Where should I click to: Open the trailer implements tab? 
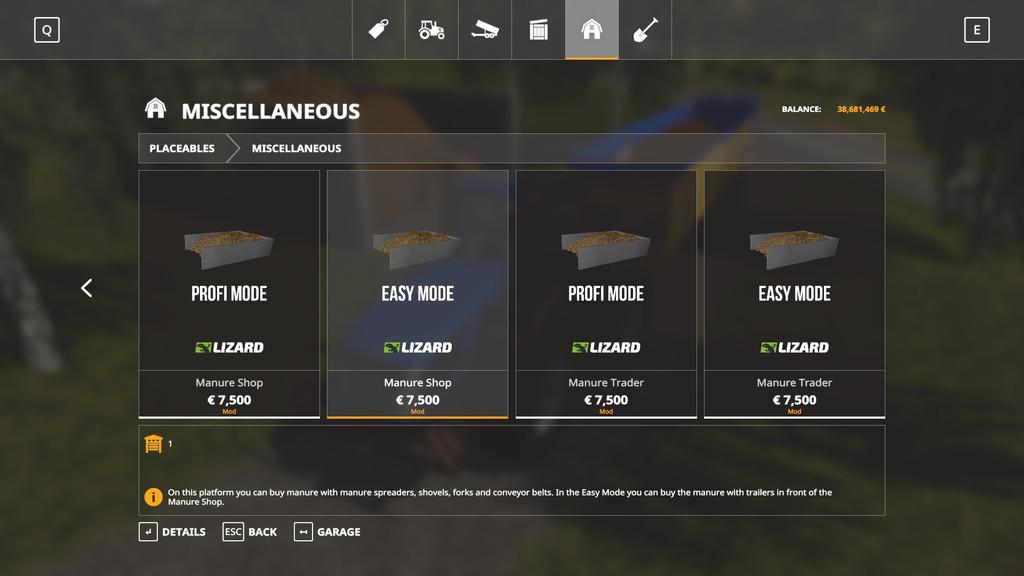coord(485,30)
